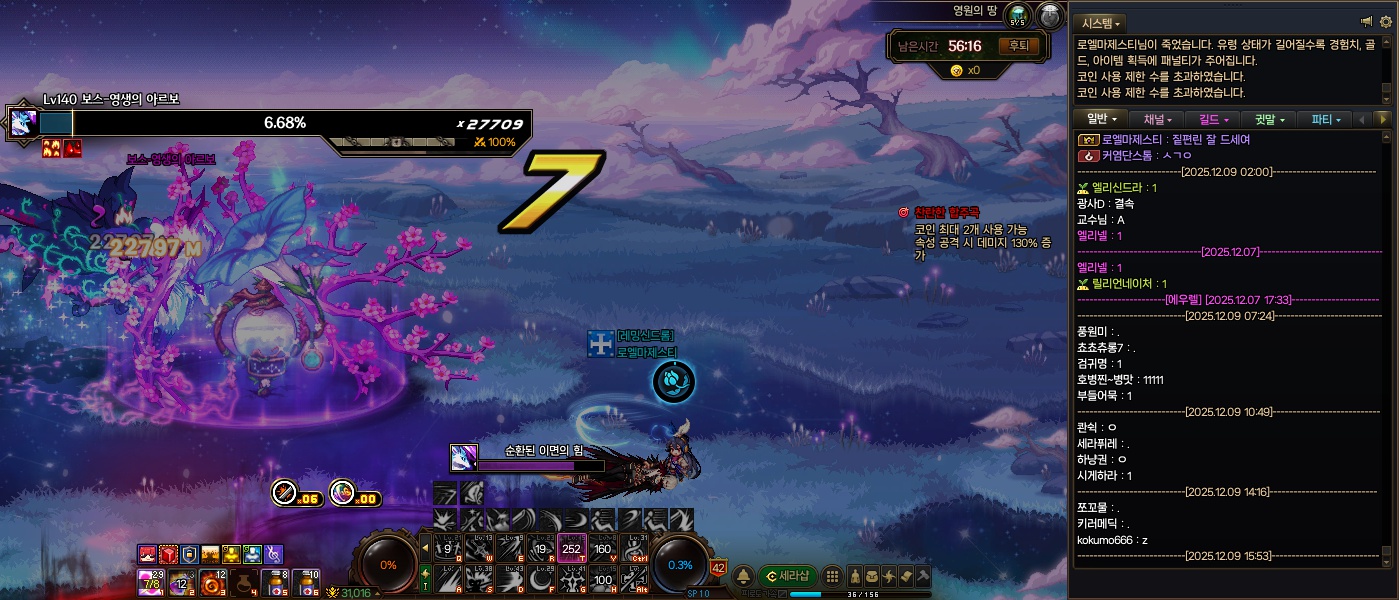The width and height of the screenshot is (1399, 600).
Task: Click the bell notification icon
Action: click(744, 576)
